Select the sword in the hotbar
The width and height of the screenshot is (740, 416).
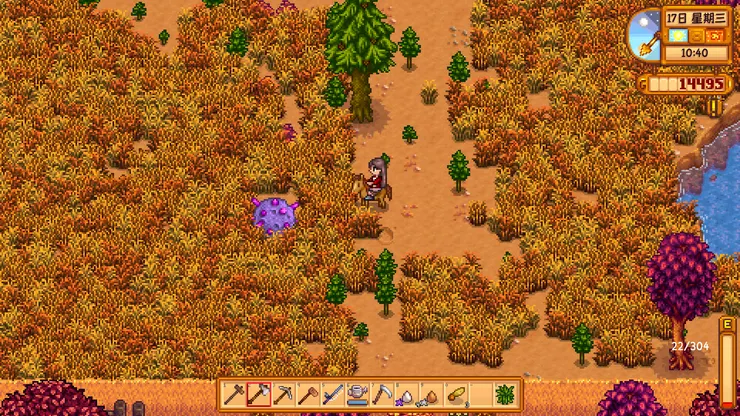point(333,394)
